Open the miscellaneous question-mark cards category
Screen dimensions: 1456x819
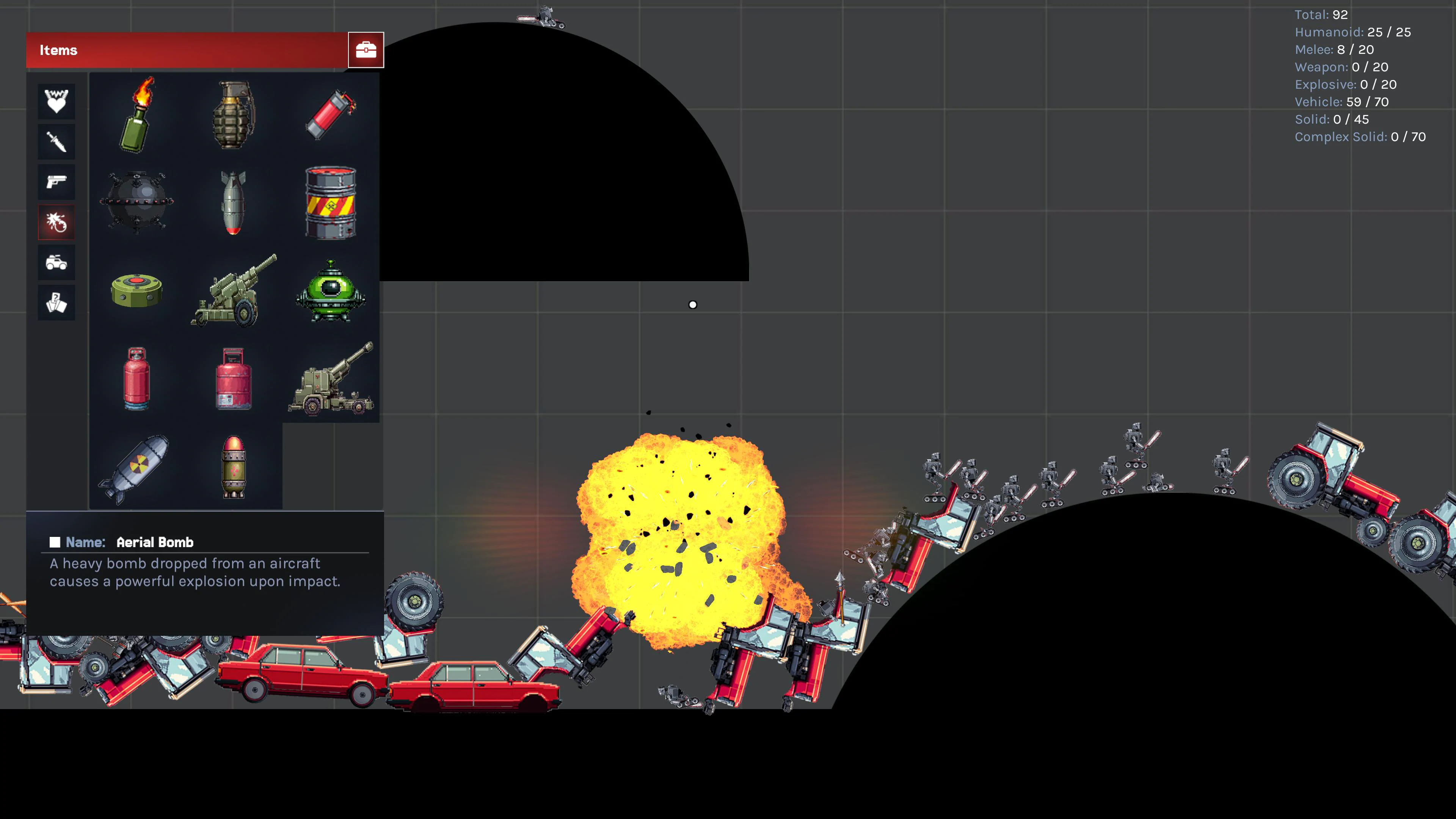coord(56,303)
